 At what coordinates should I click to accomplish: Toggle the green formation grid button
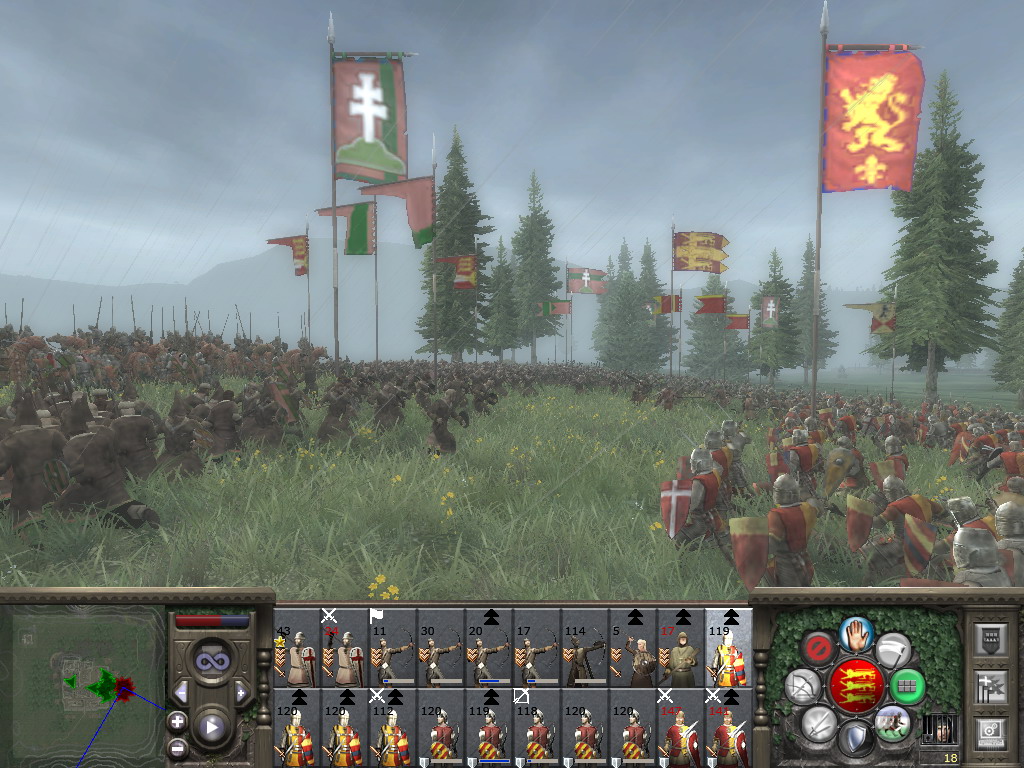(908, 686)
